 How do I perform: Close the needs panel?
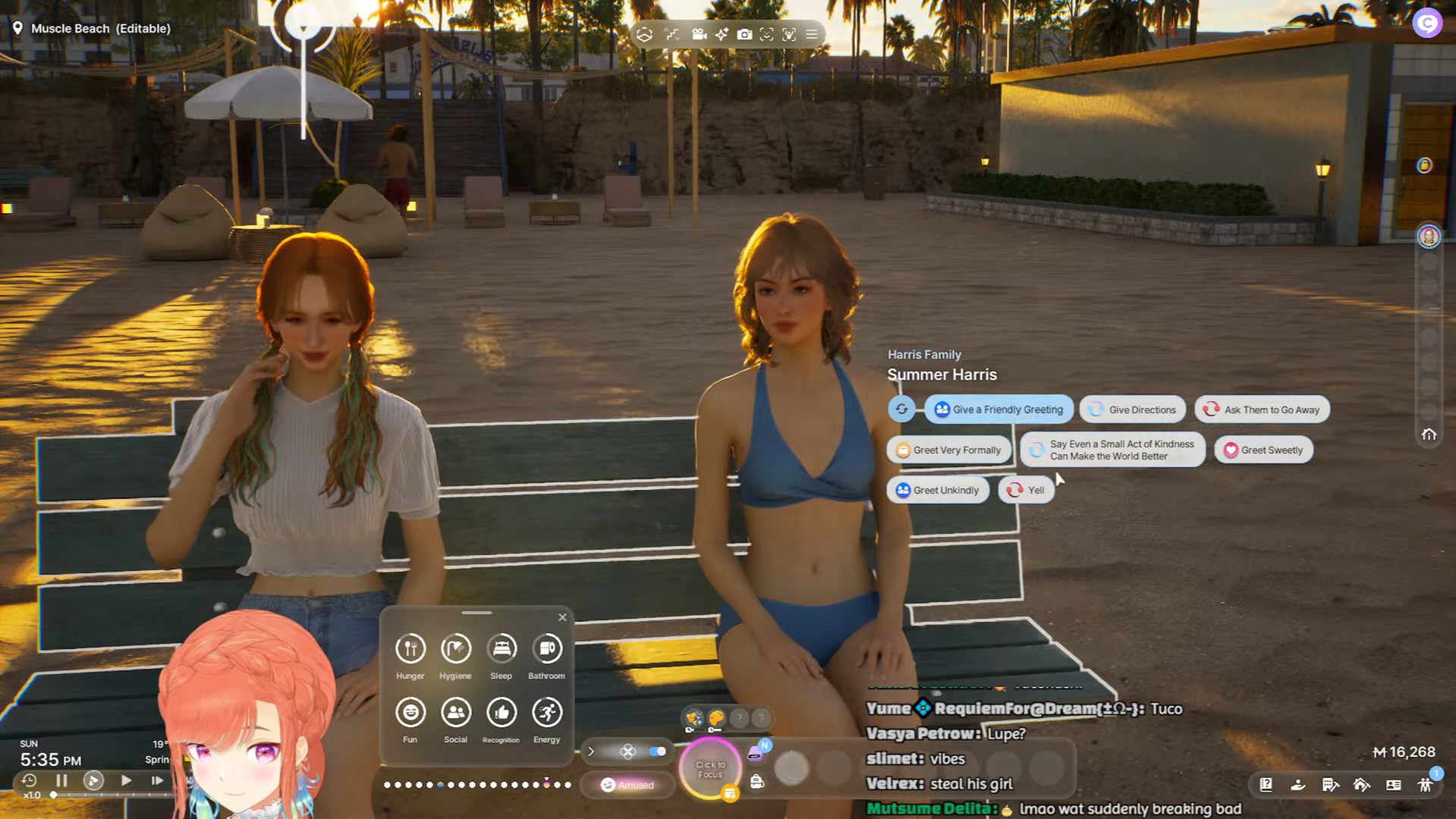click(x=562, y=617)
